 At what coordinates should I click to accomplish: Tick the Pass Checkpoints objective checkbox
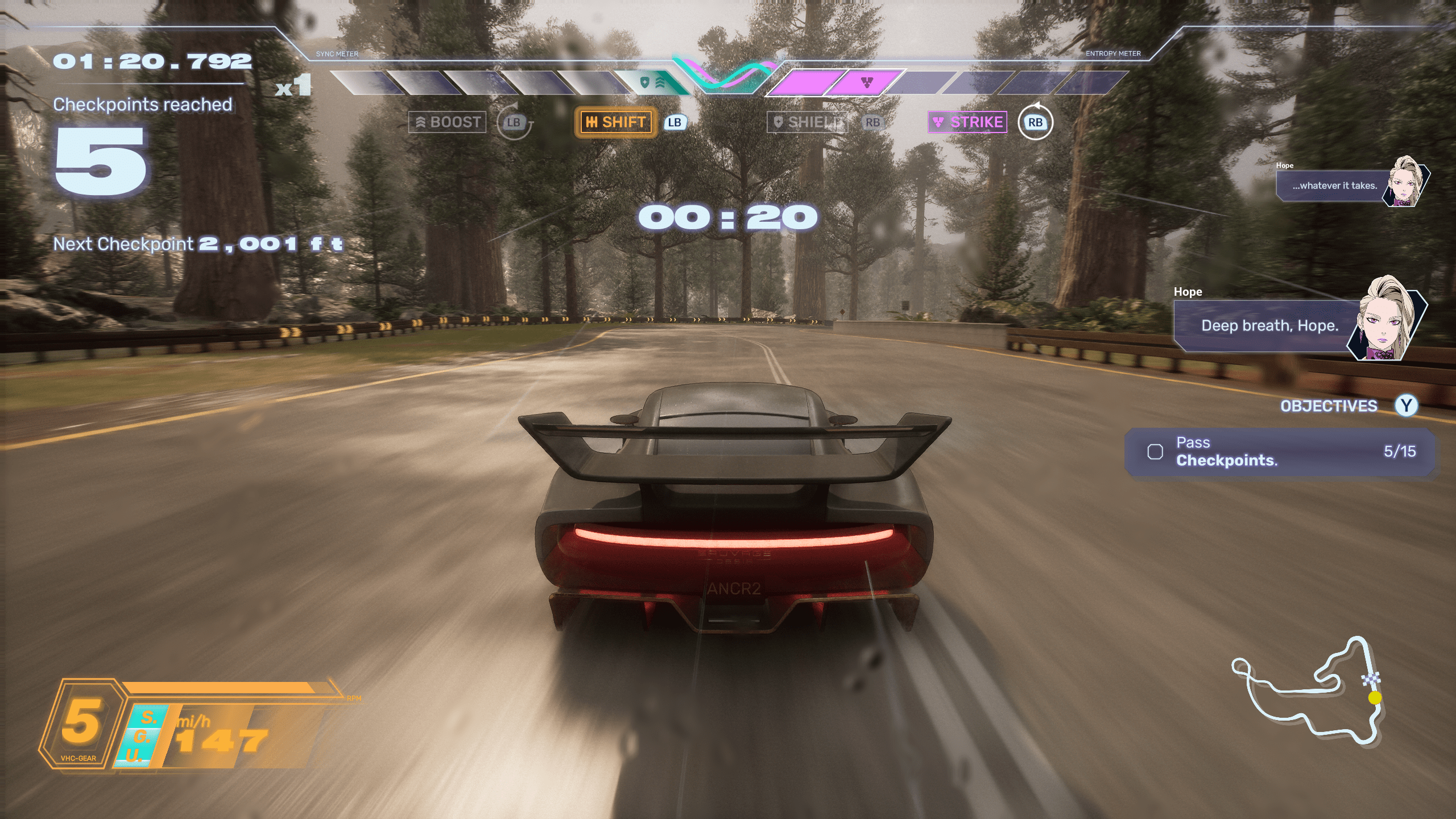1155,452
